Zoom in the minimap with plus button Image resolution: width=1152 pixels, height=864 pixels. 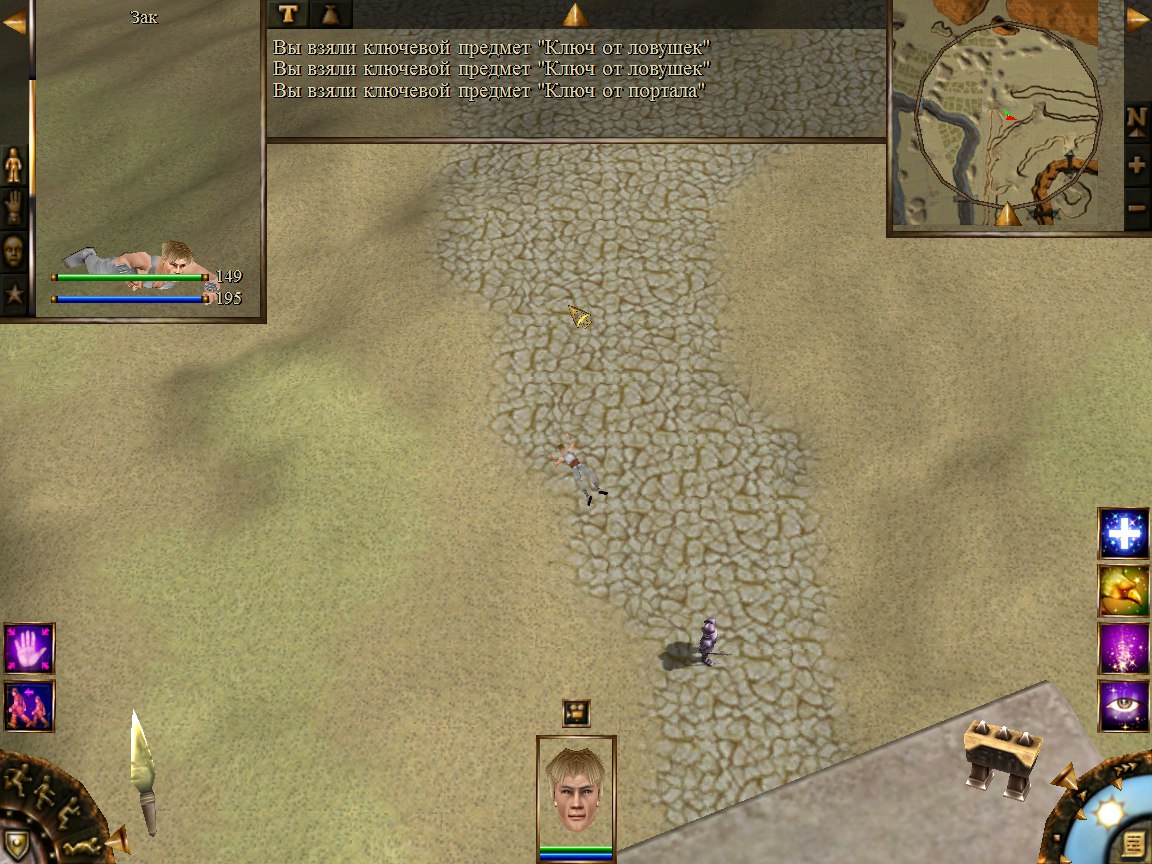[x=1137, y=165]
